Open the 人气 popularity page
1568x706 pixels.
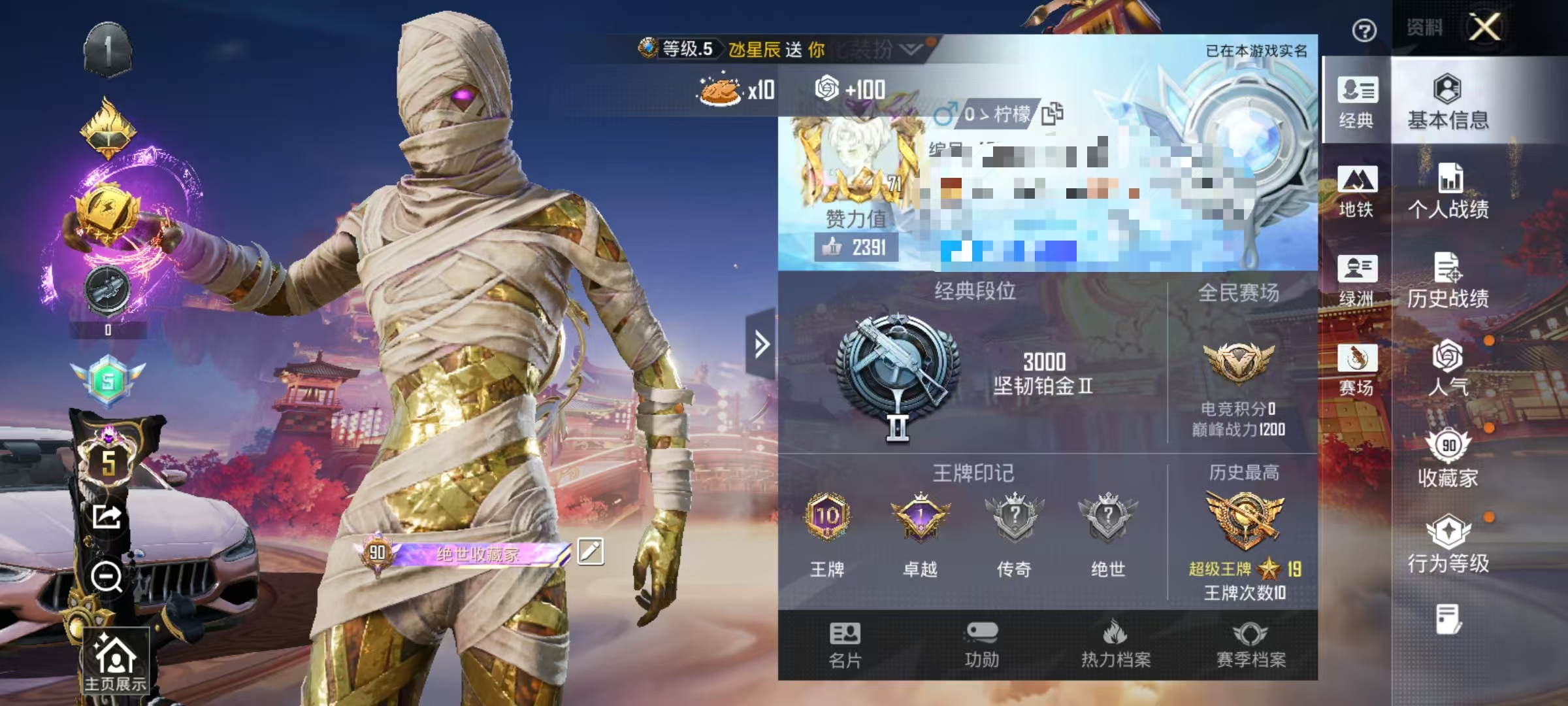click(x=1448, y=369)
